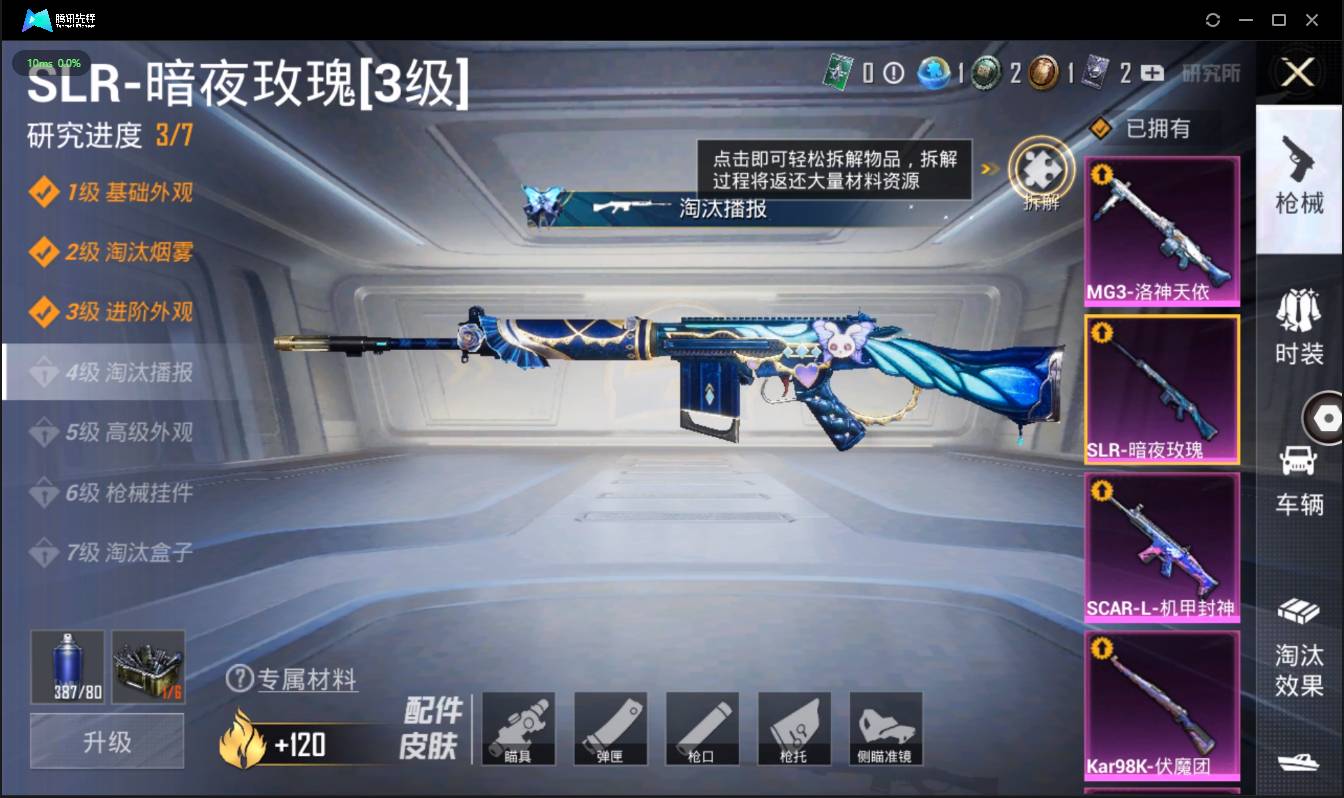Switch to the 车辆 vehicle tab

click(1298, 480)
